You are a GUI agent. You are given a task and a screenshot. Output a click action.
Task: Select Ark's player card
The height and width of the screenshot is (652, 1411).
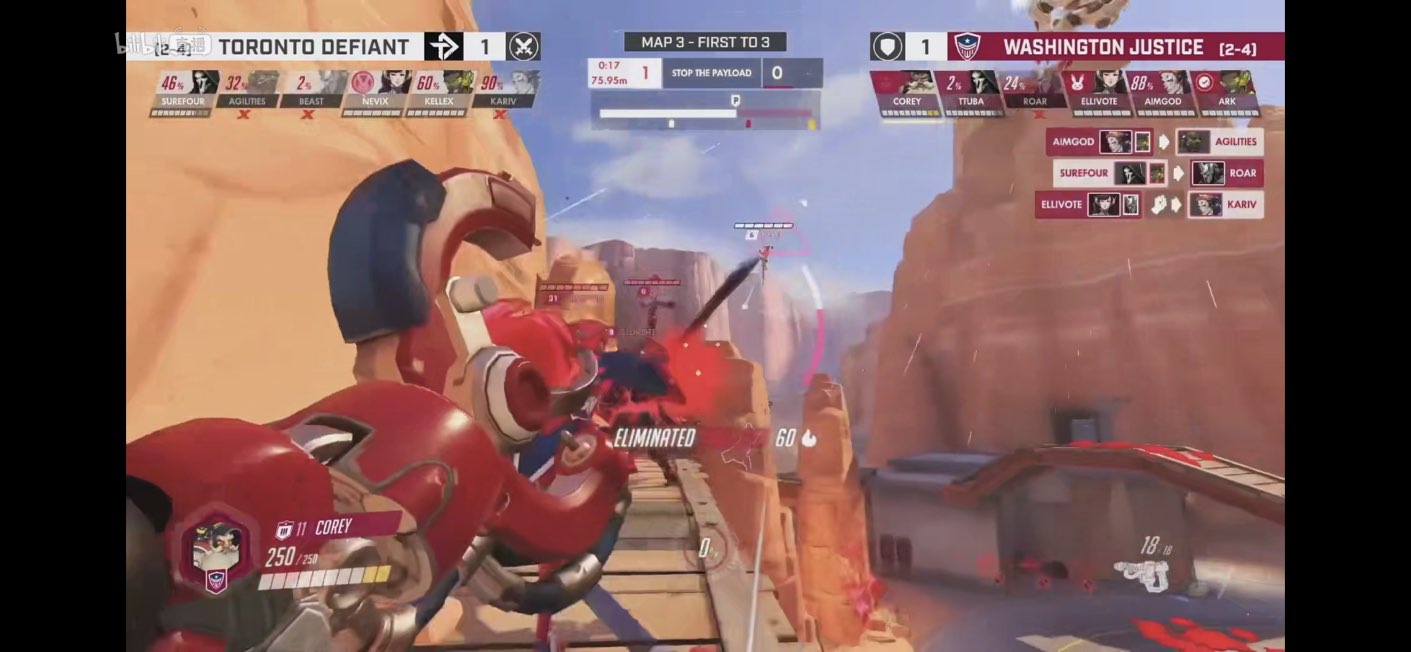click(1227, 91)
